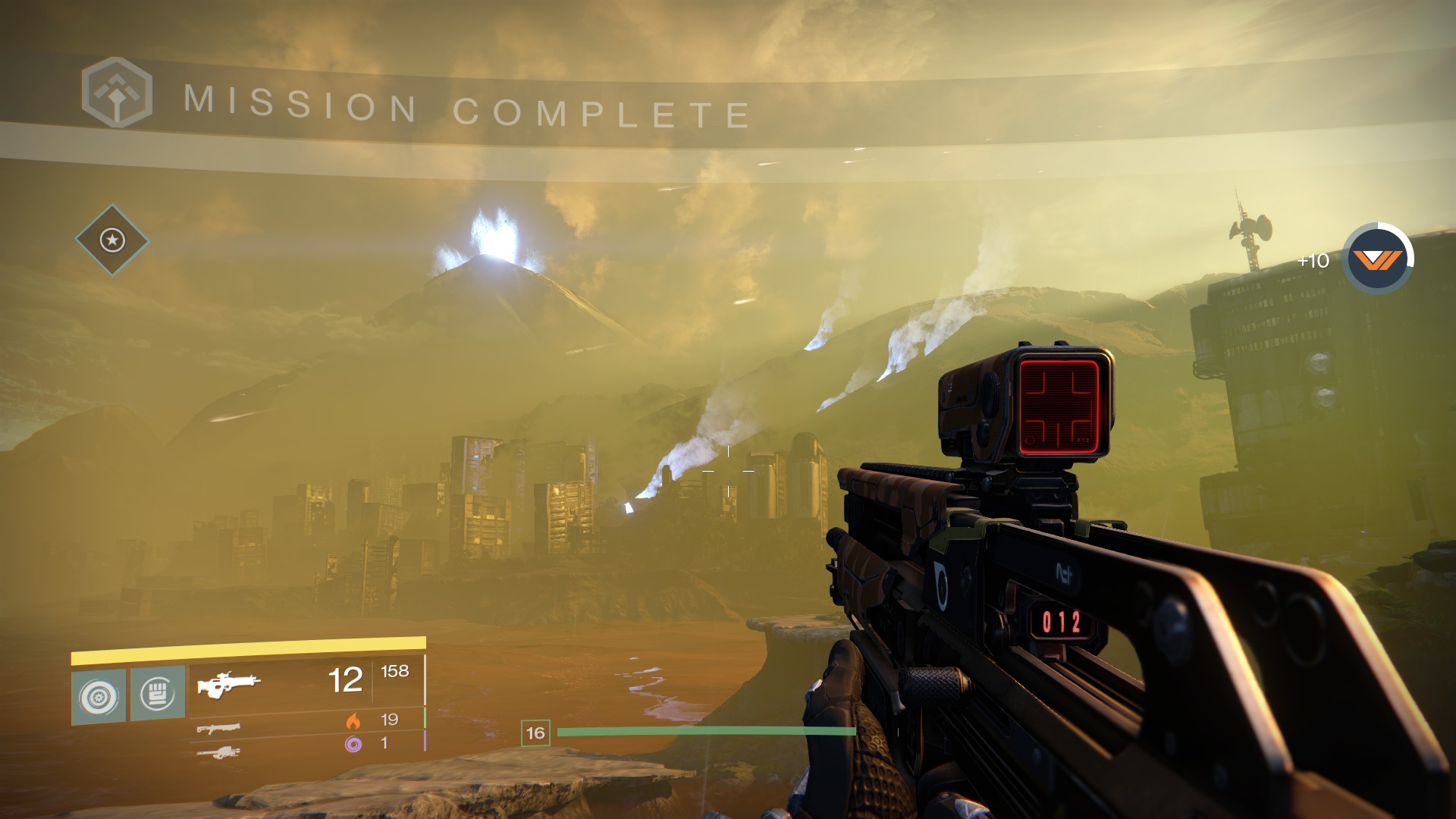The image size is (1456, 819).
Task: Activate the melee fist ability icon
Action: [158, 693]
